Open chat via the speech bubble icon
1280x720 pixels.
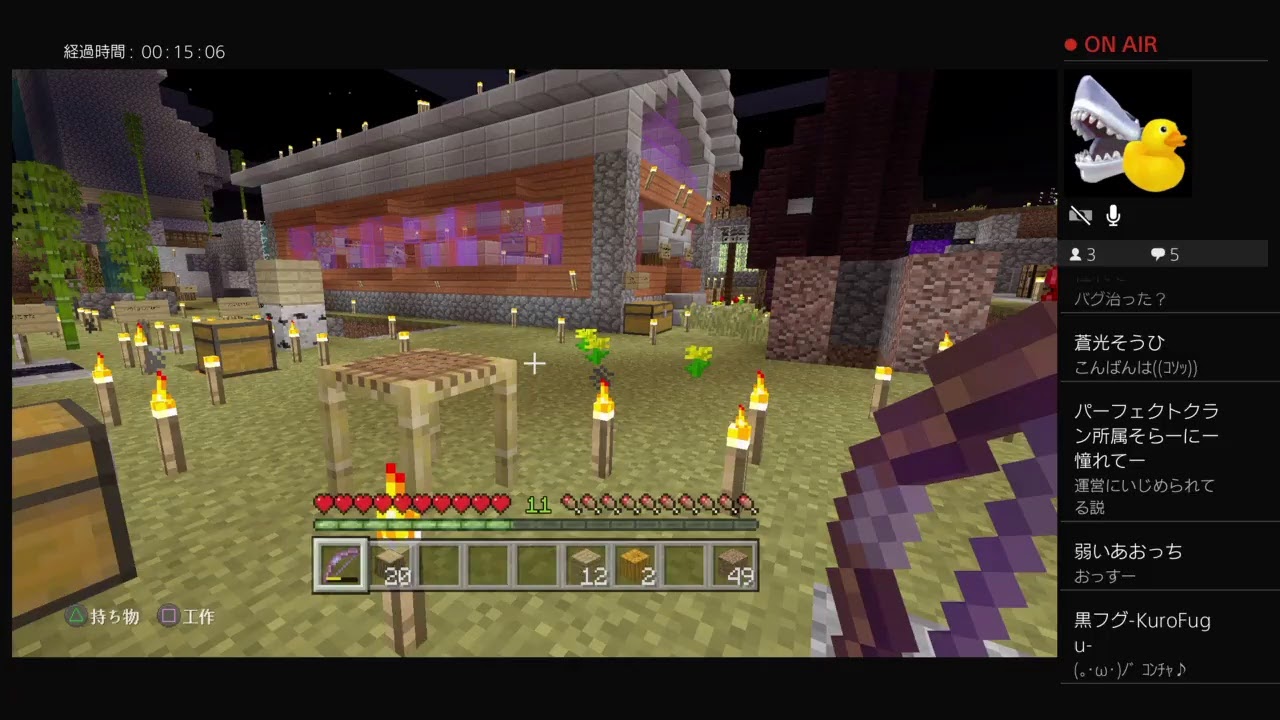tap(1158, 254)
